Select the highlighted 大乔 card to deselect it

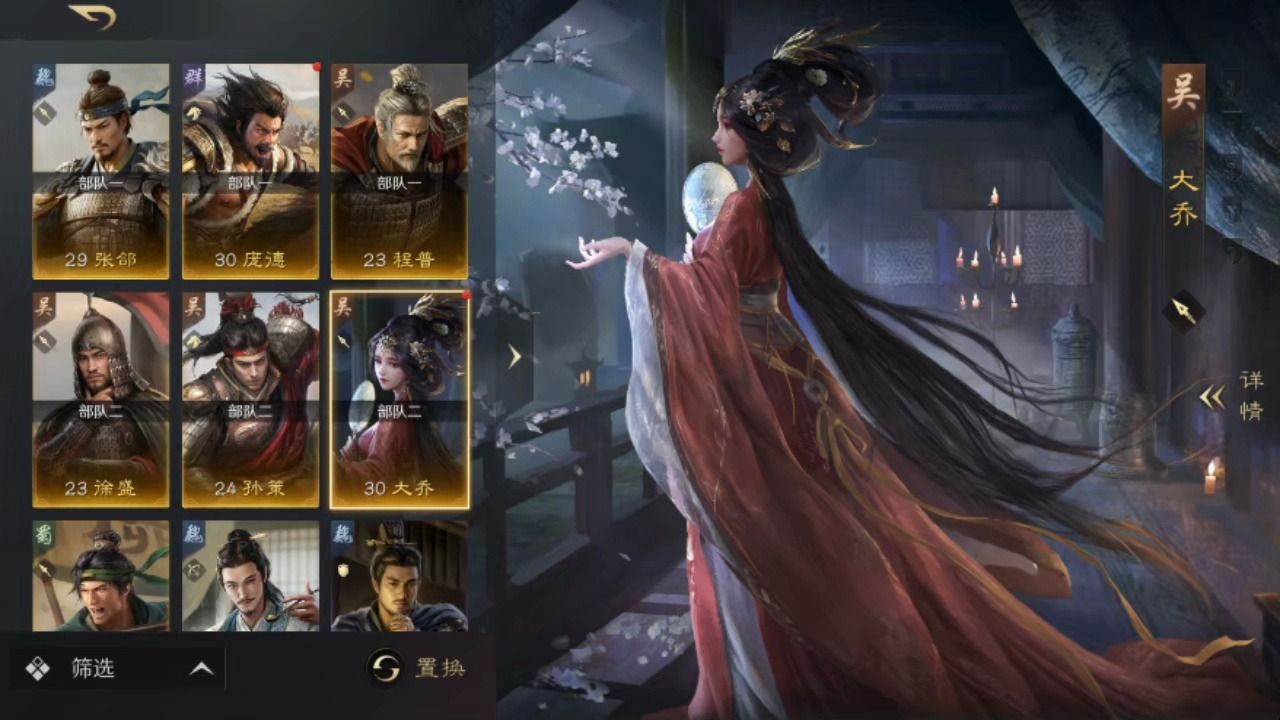(398, 395)
